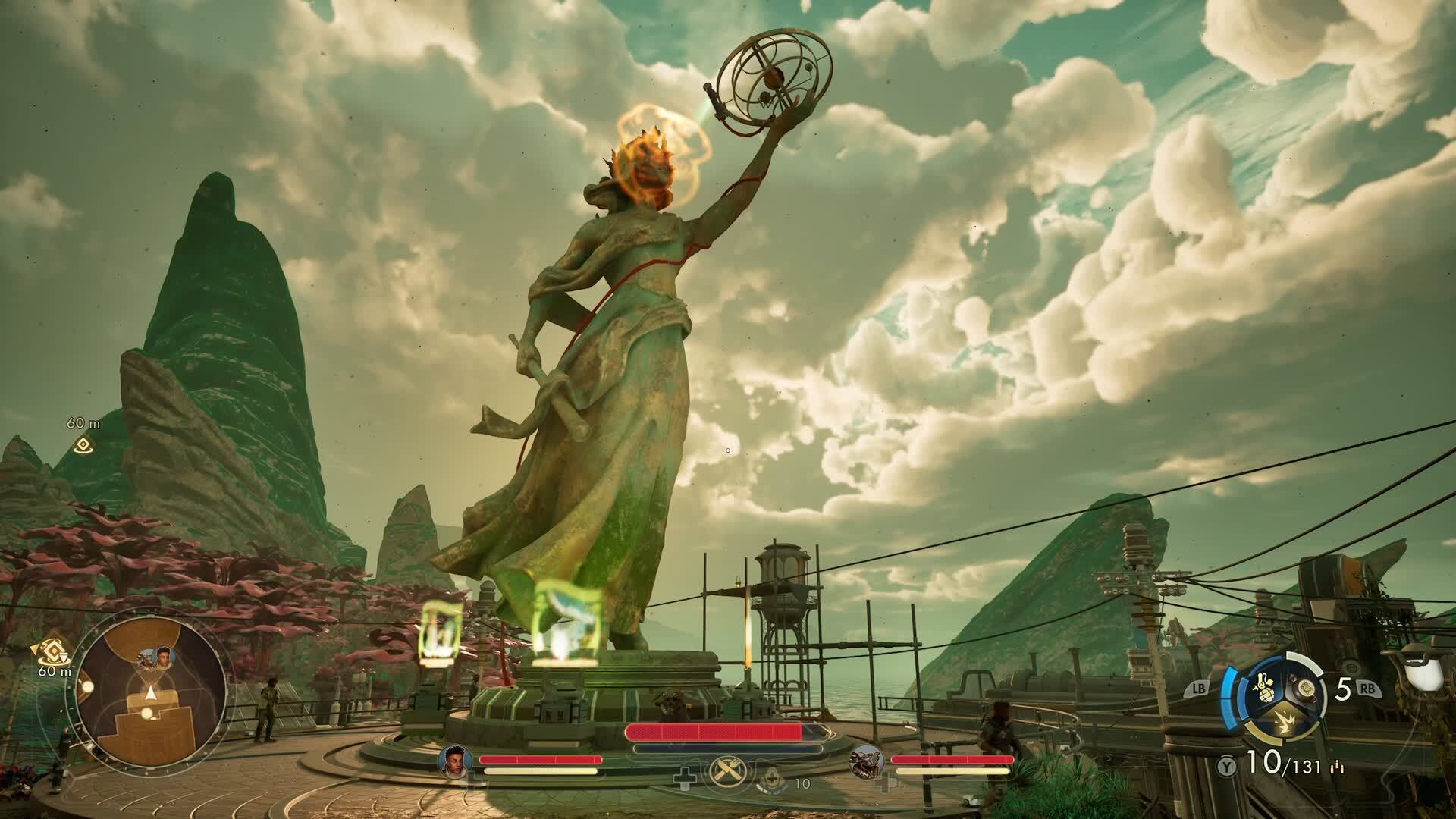Select the human companion portrait

tap(455, 761)
